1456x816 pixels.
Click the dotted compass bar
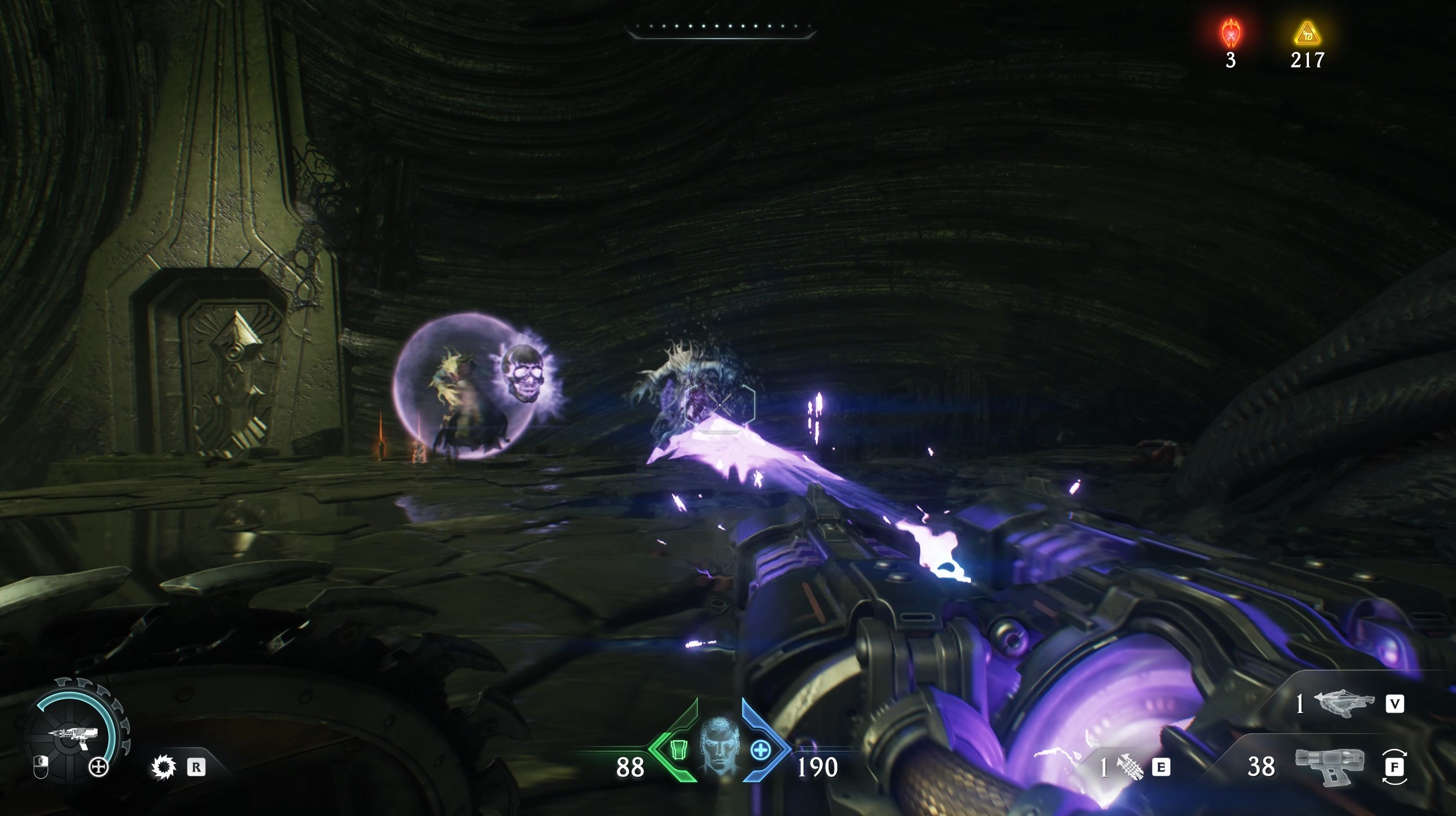pyautogui.click(x=721, y=28)
